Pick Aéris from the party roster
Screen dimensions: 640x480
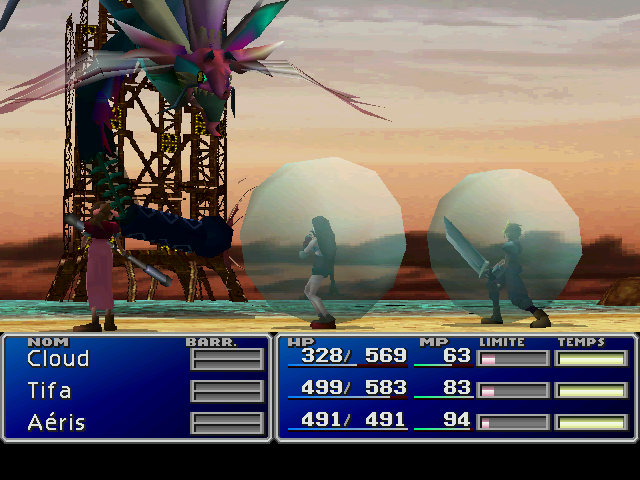[56, 423]
